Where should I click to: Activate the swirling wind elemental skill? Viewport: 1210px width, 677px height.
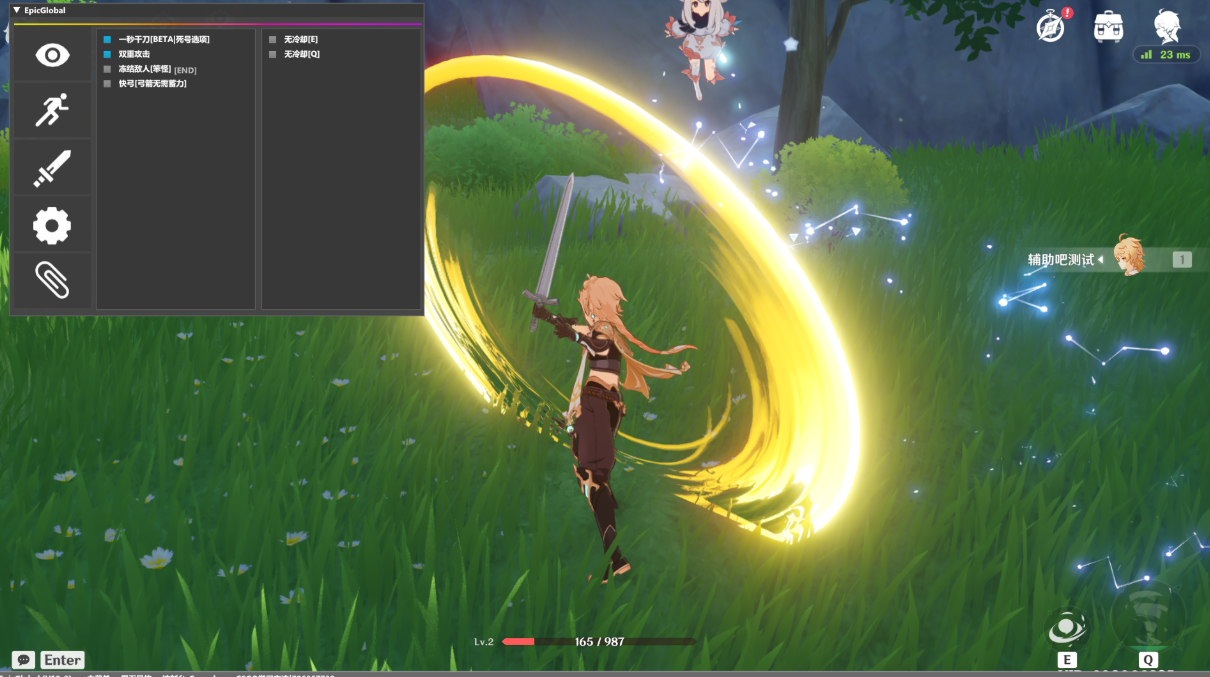coord(1067,628)
